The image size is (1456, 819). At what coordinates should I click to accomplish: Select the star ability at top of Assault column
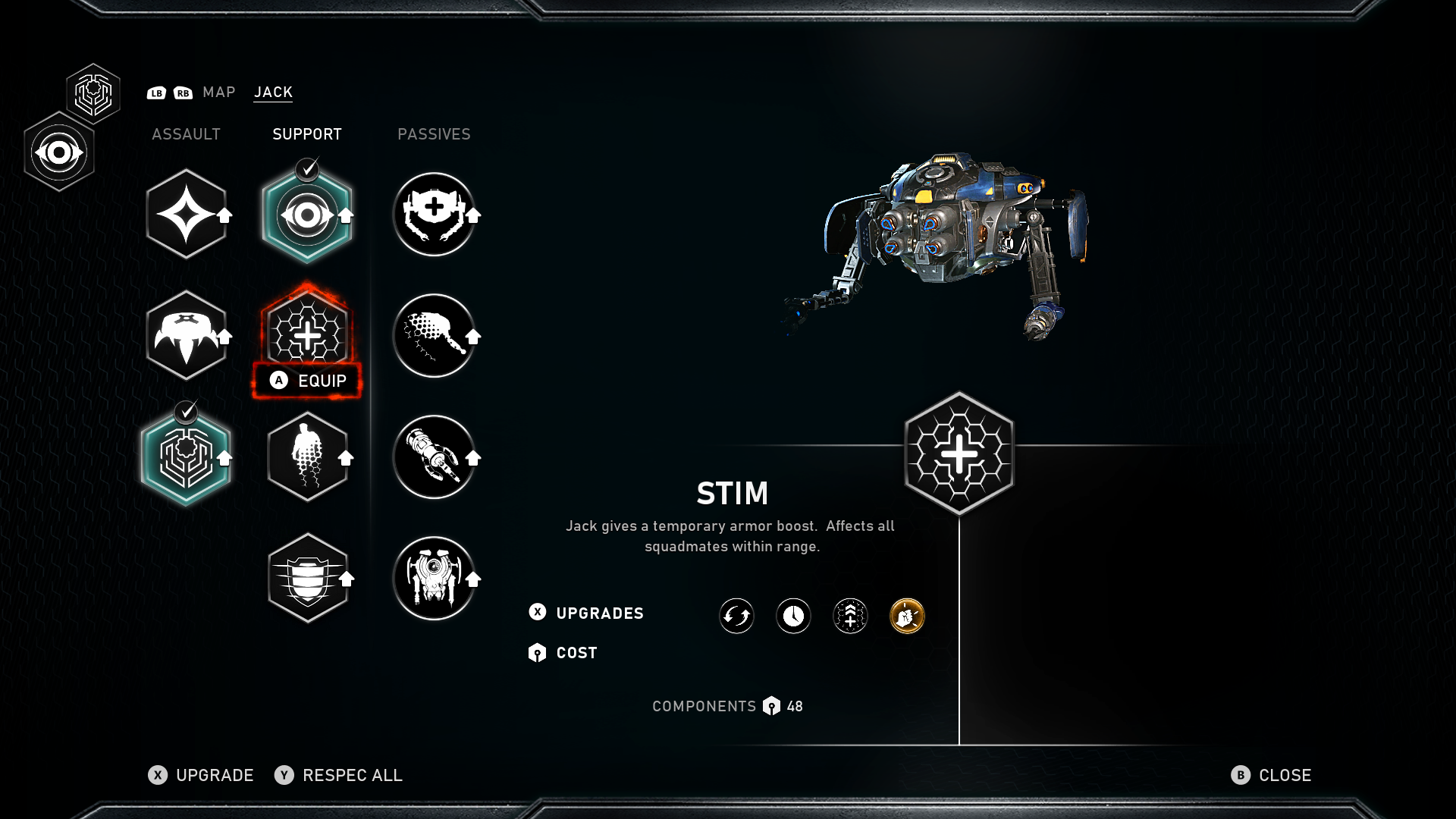click(187, 213)
